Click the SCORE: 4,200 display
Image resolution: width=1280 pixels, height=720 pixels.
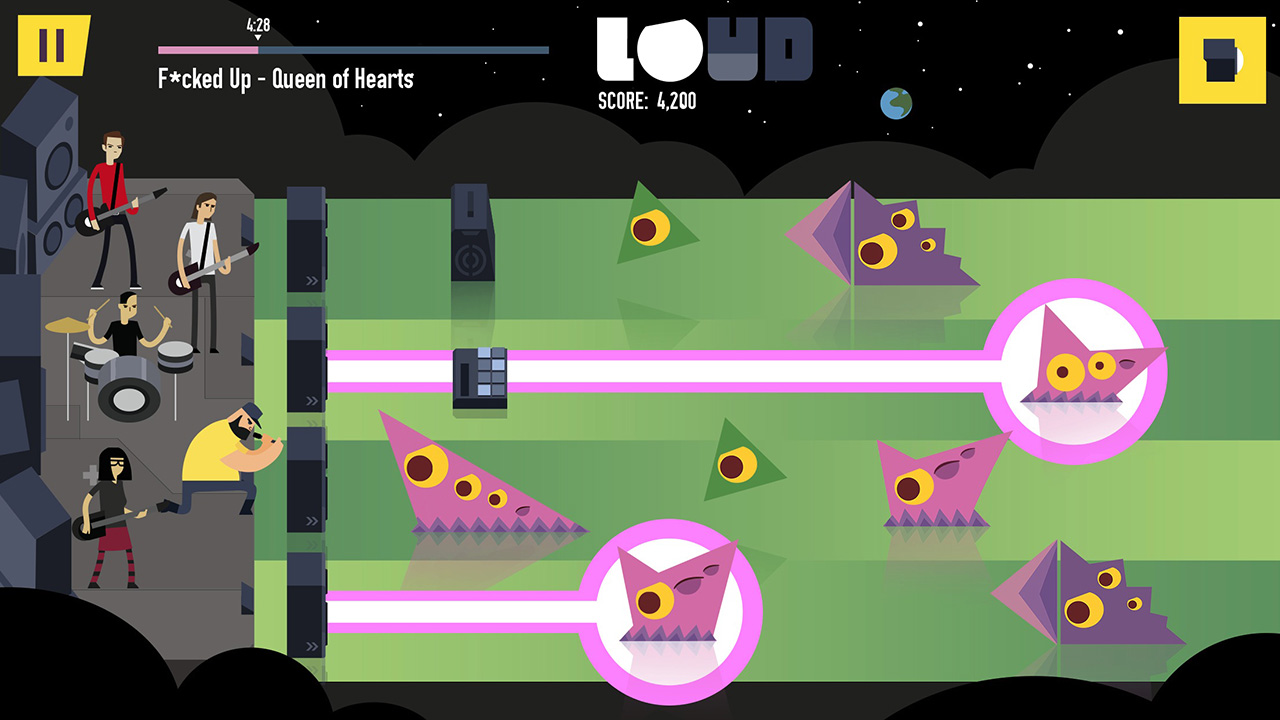tap(648, 100)
